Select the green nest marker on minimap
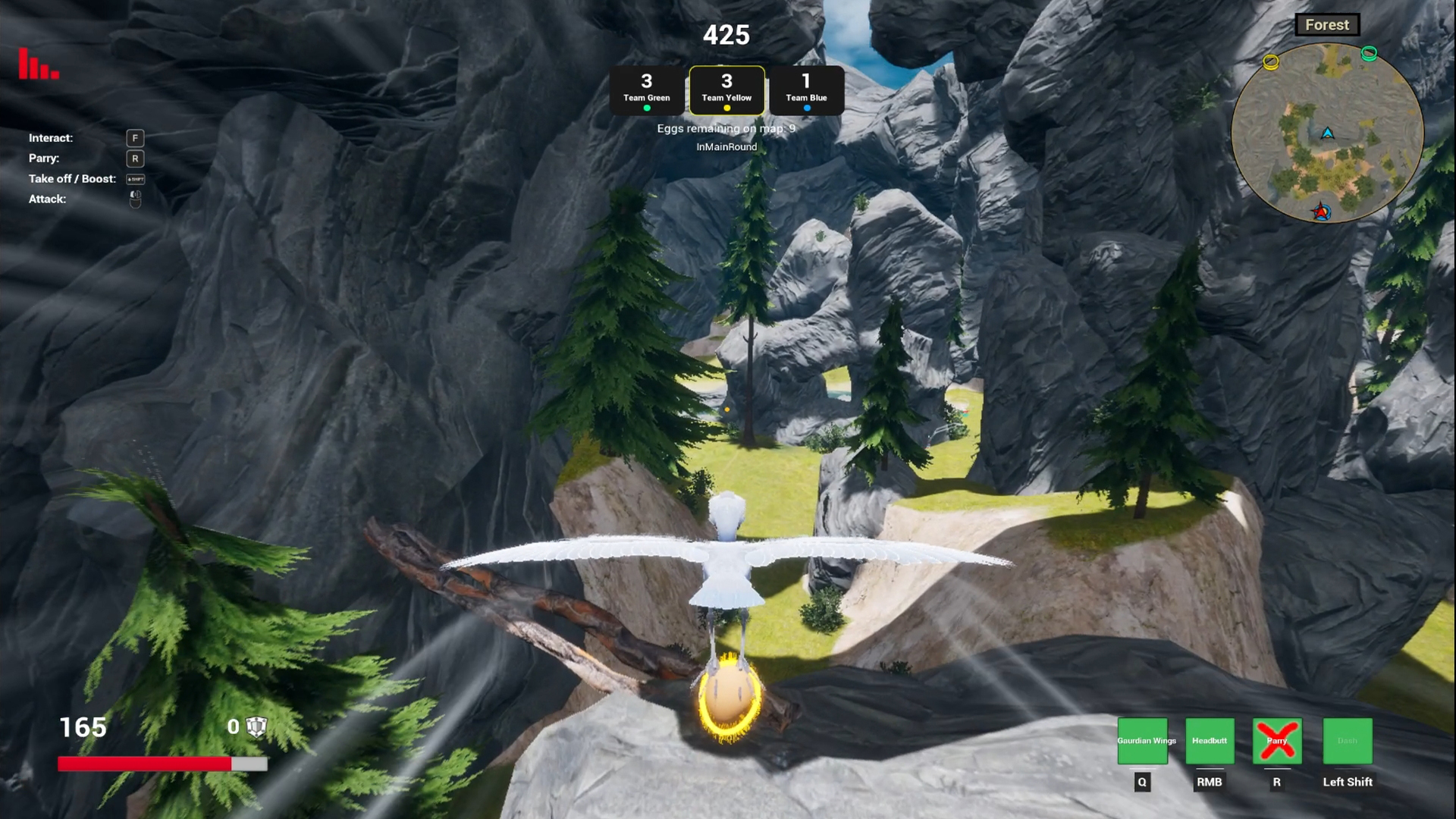Screen dimensions: 1456x819 1369,53
